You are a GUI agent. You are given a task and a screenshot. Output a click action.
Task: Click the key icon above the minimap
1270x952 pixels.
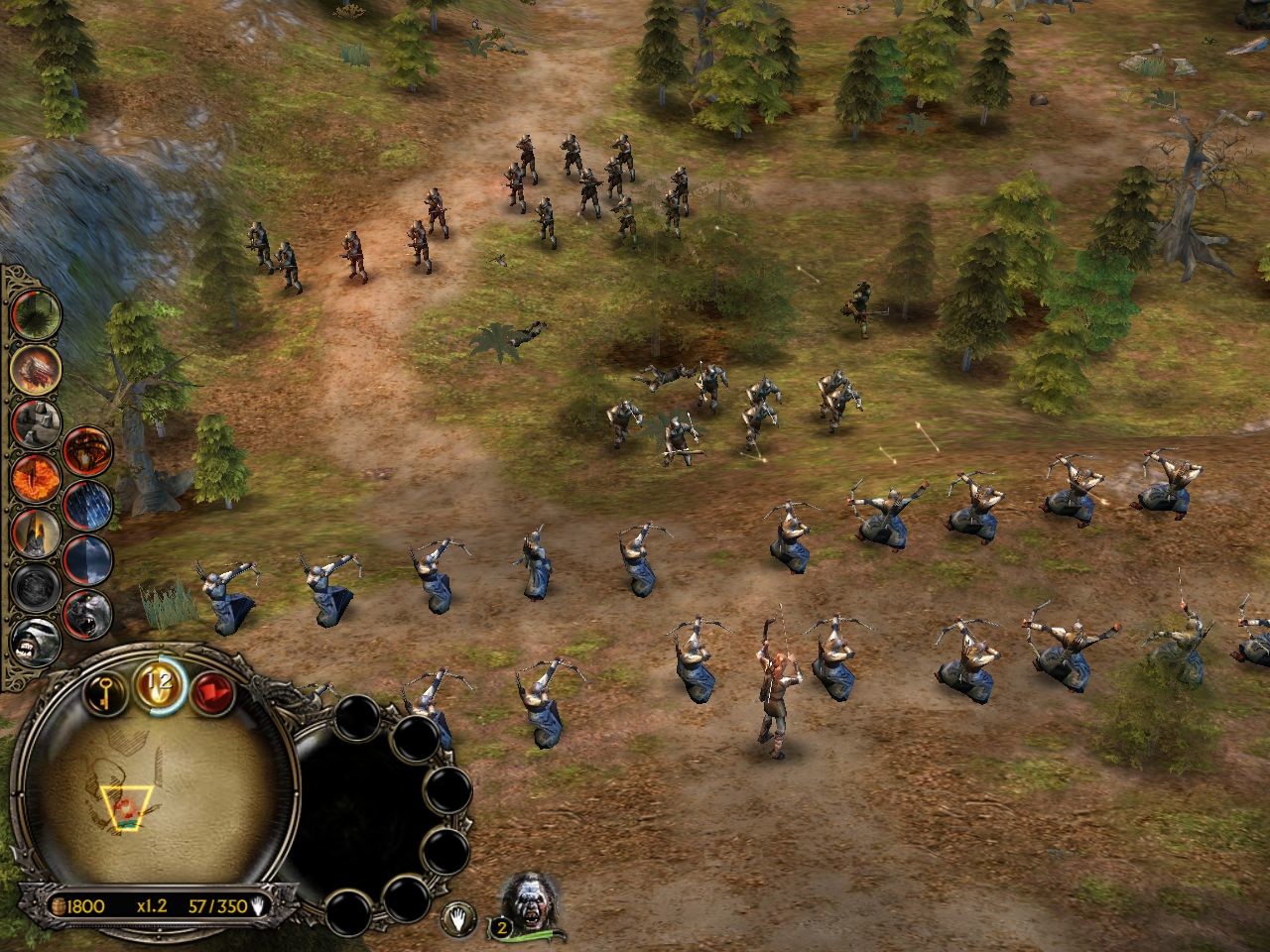tap(104, 692)
